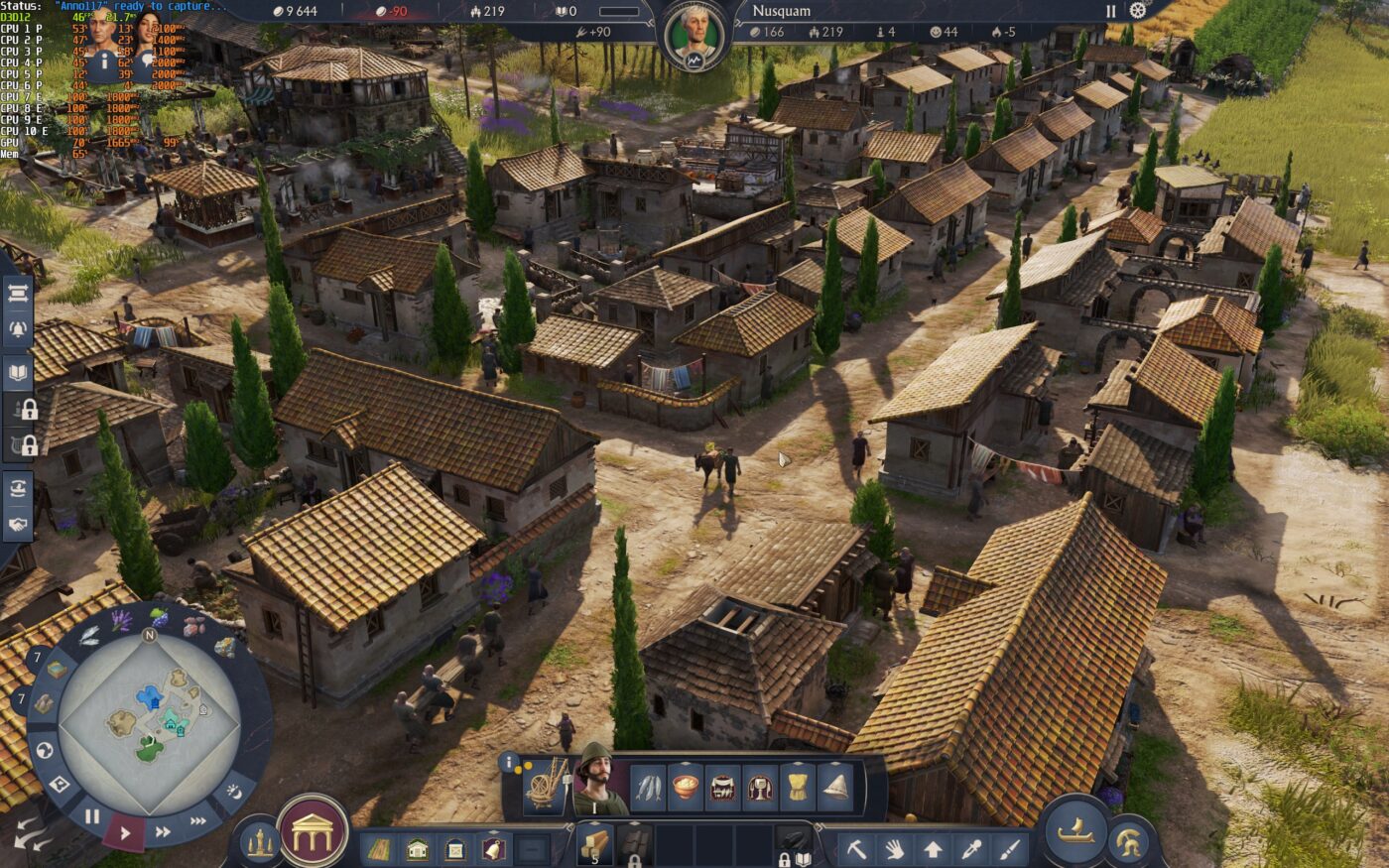Image resolution: width=1389 pixels, height=868 pixels.
Task: Set game speed to triple fast-forward
Action: coord(198,820)
